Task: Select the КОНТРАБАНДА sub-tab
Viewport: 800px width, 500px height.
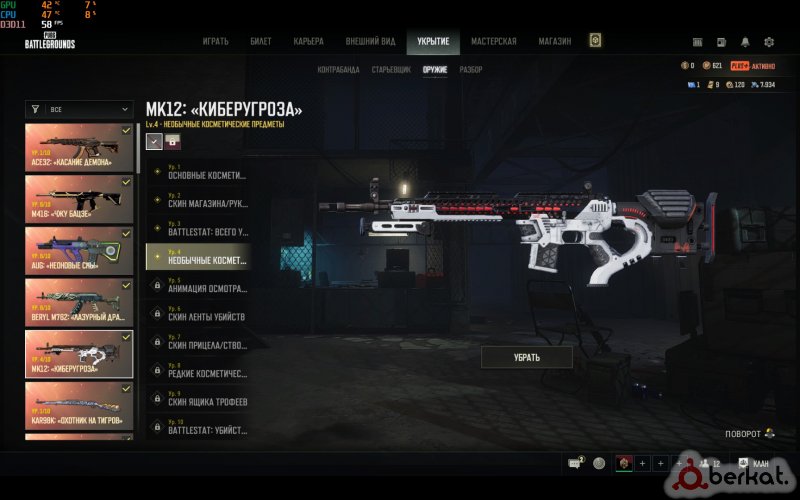Action: [x=338, y=70]
